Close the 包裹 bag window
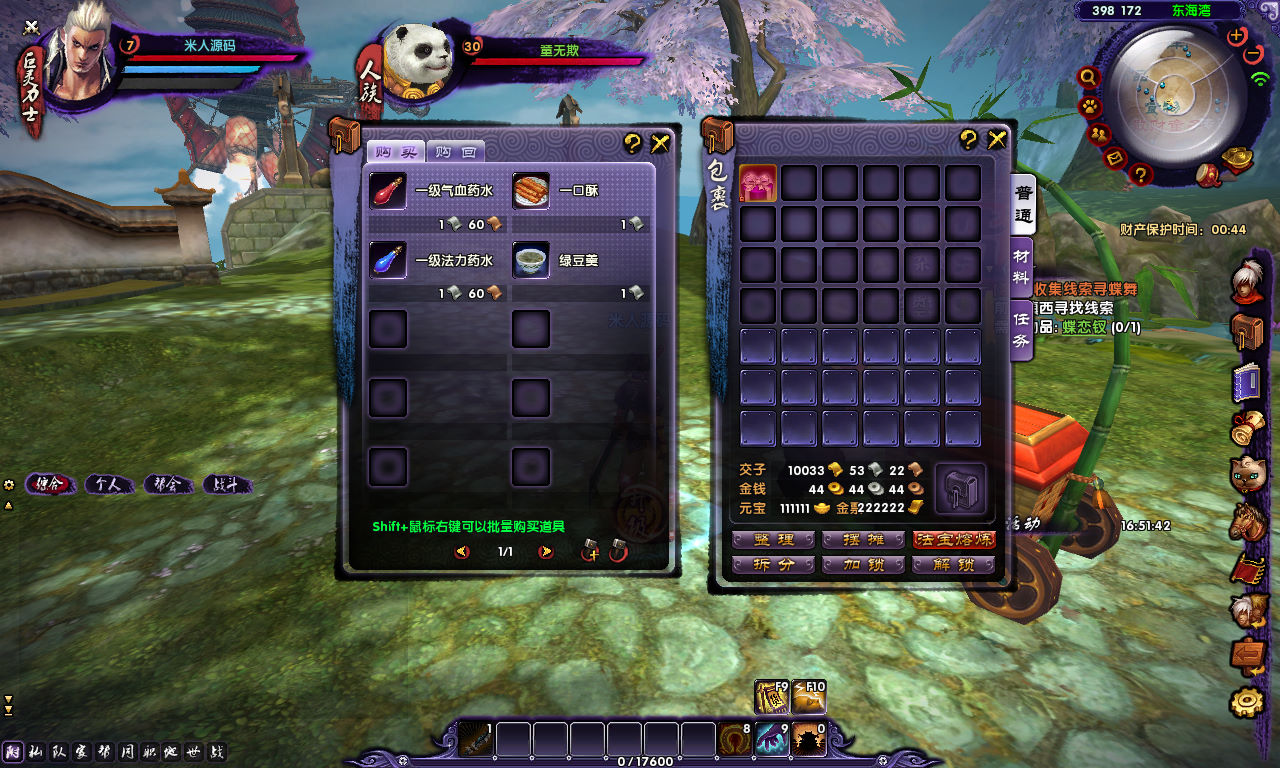1280x768 pixels. pyautogui.click(x=997, y=139)
